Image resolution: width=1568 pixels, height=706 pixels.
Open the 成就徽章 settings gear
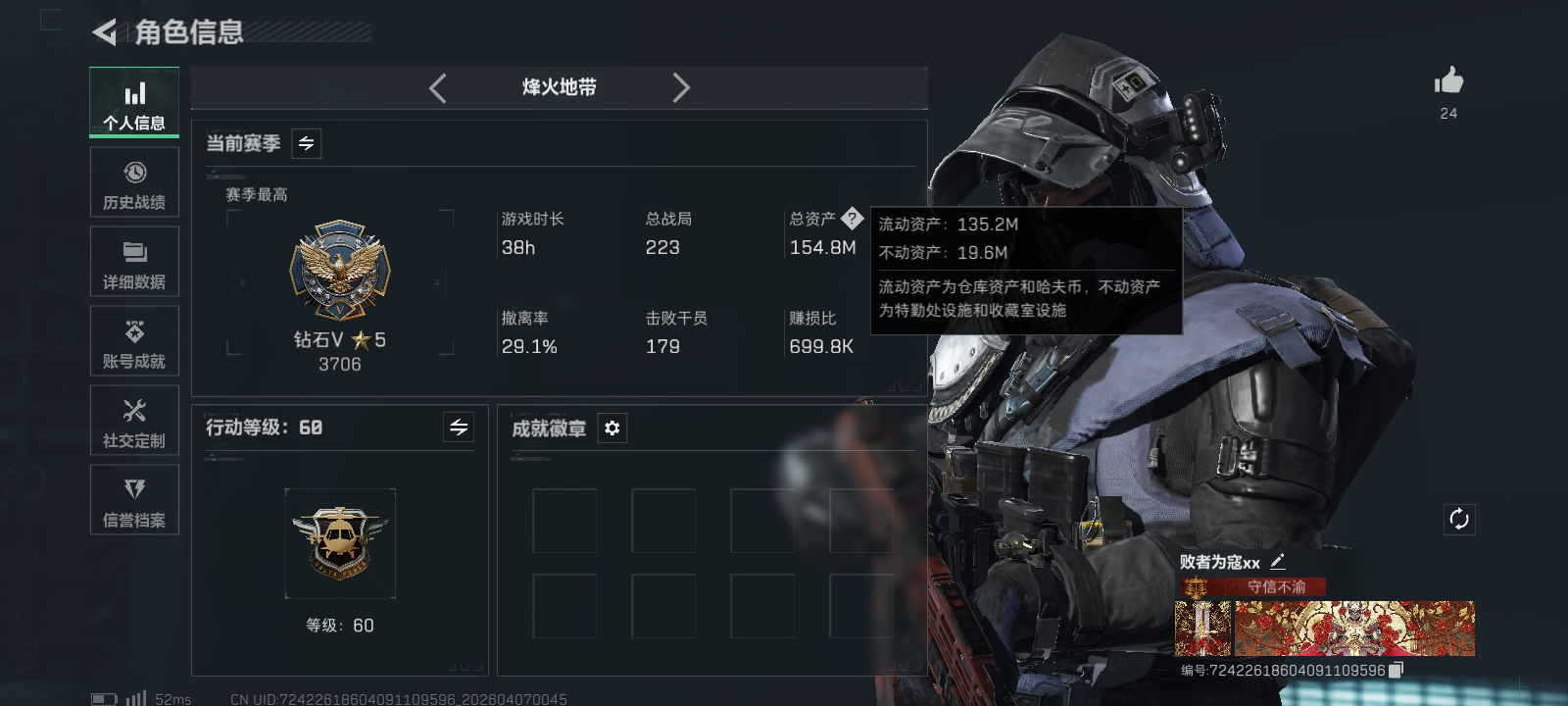click(612, 429)
